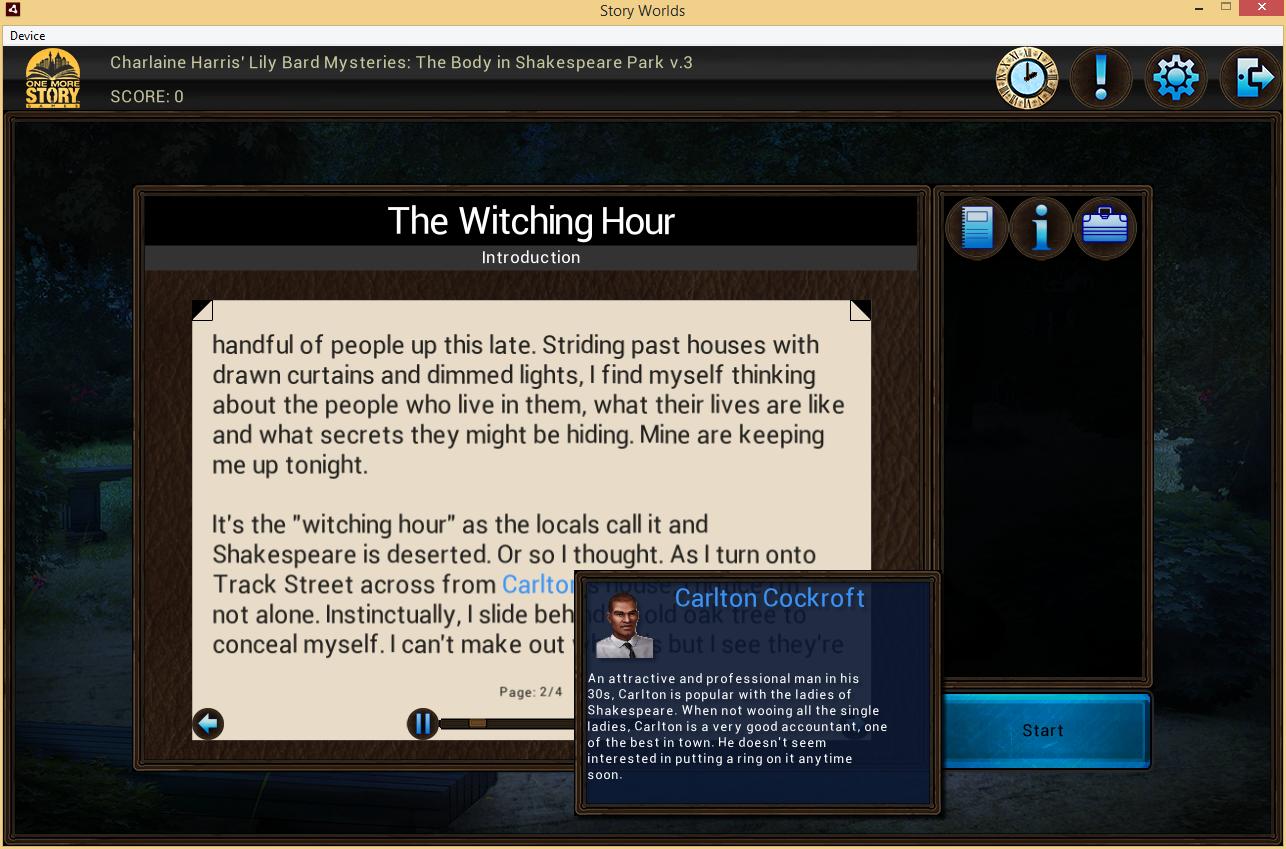The width and height of the screenshot is (1286, 849).
Task: Click the exclamation alert icon
Action: click(1100, 77)
